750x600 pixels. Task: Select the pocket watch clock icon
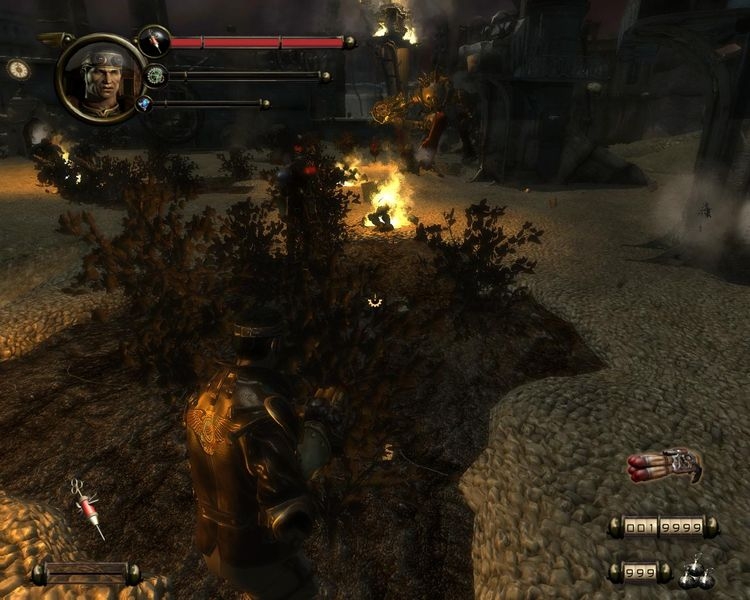[18, 68]
